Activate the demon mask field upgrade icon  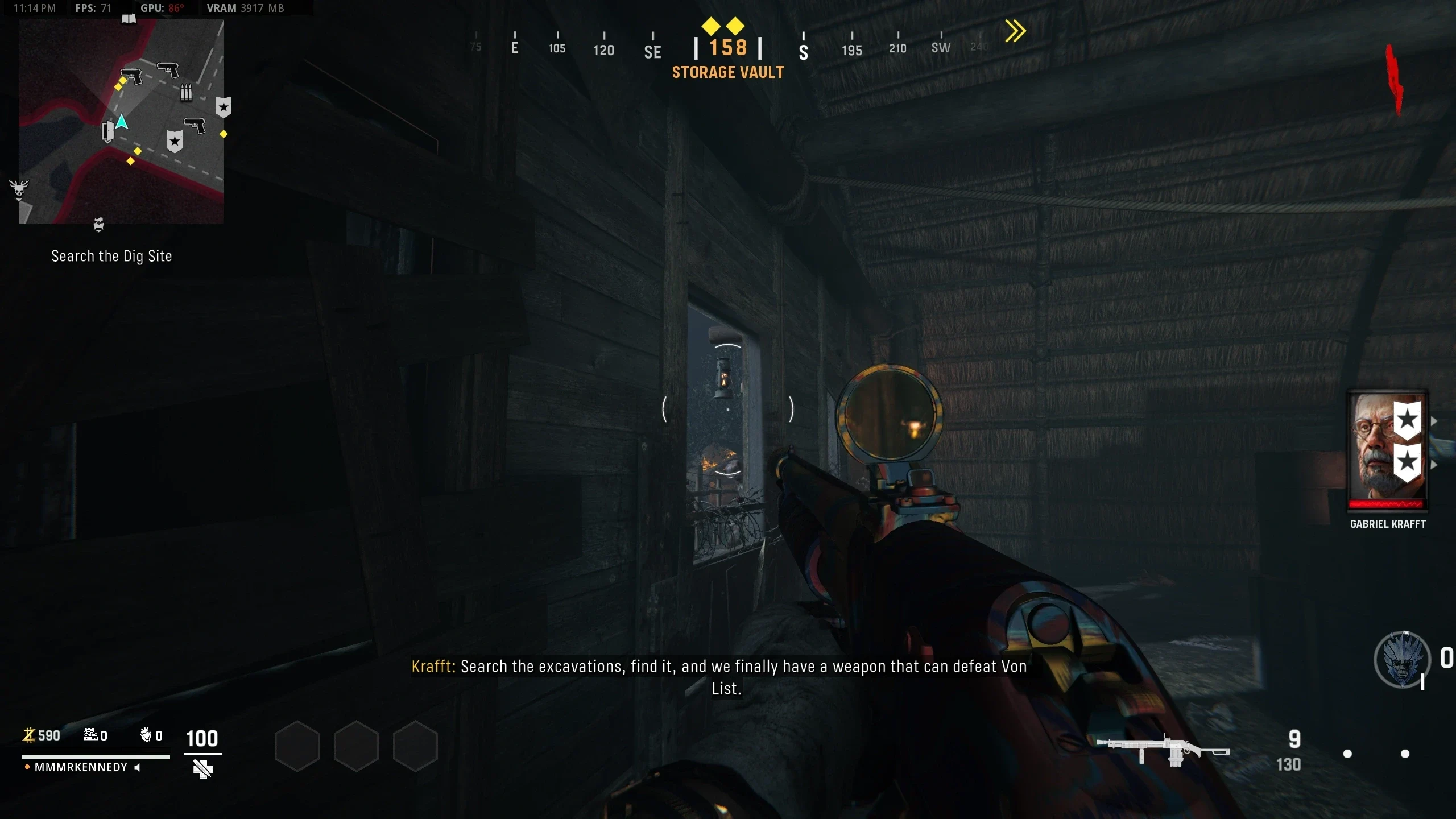click(1402, 660)
